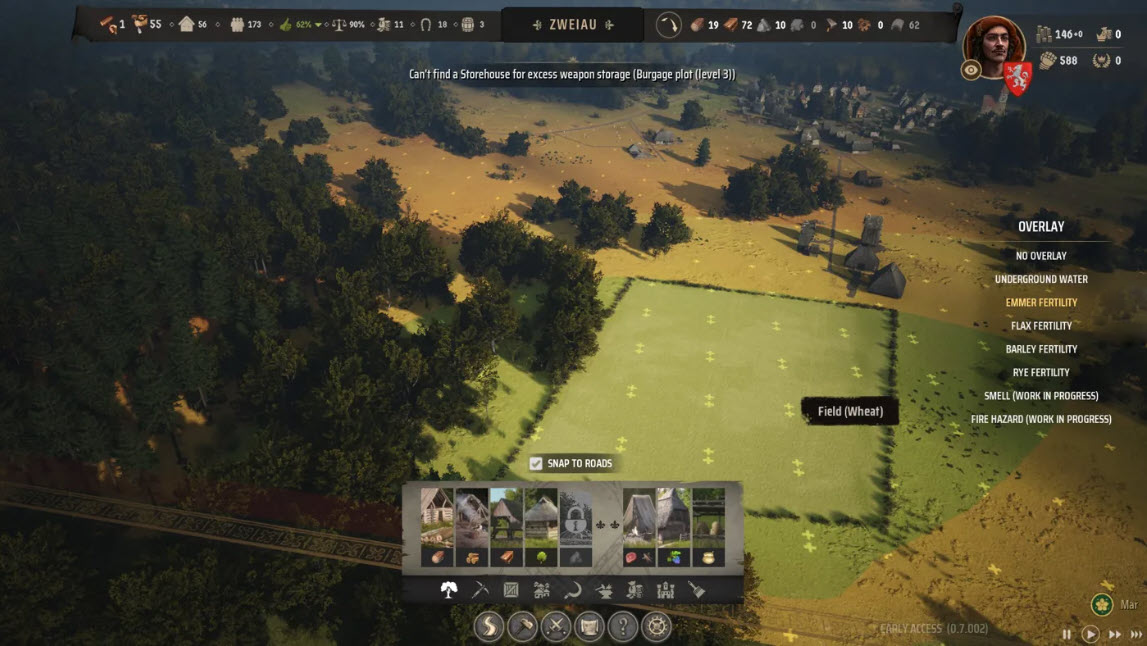Choose the Emmer Fertility overlay
The width and height of the screenshot is (1147, 646).
point(1041,302)
